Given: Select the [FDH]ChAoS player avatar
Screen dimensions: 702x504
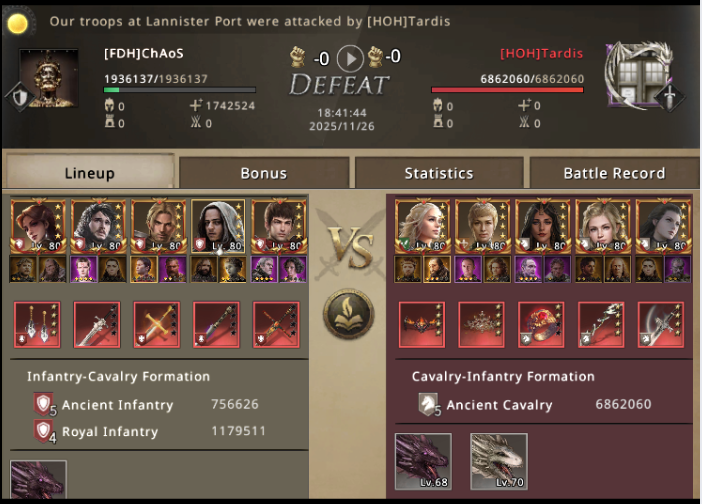Looking at the screenshot, I should pos(50,77).
